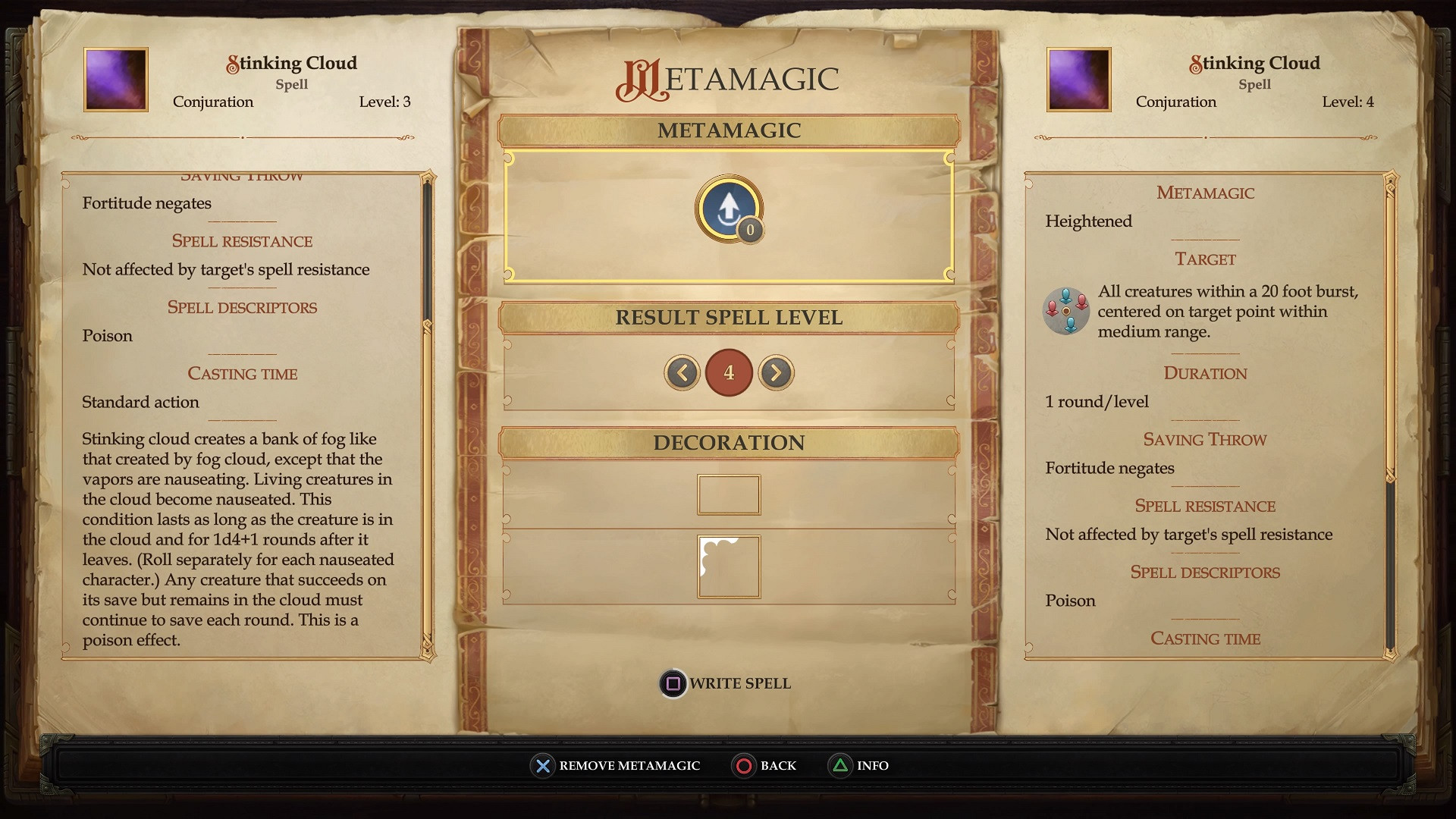Click the right spell description scrollbar

tap(1390, 561)
